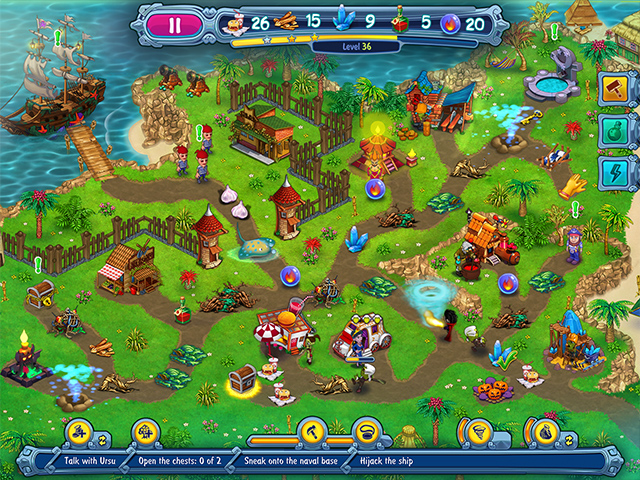Click the round helmet icon in bottom bar
Screen dimensions: 640x480
pyautogui.click(x=367, y=433)
